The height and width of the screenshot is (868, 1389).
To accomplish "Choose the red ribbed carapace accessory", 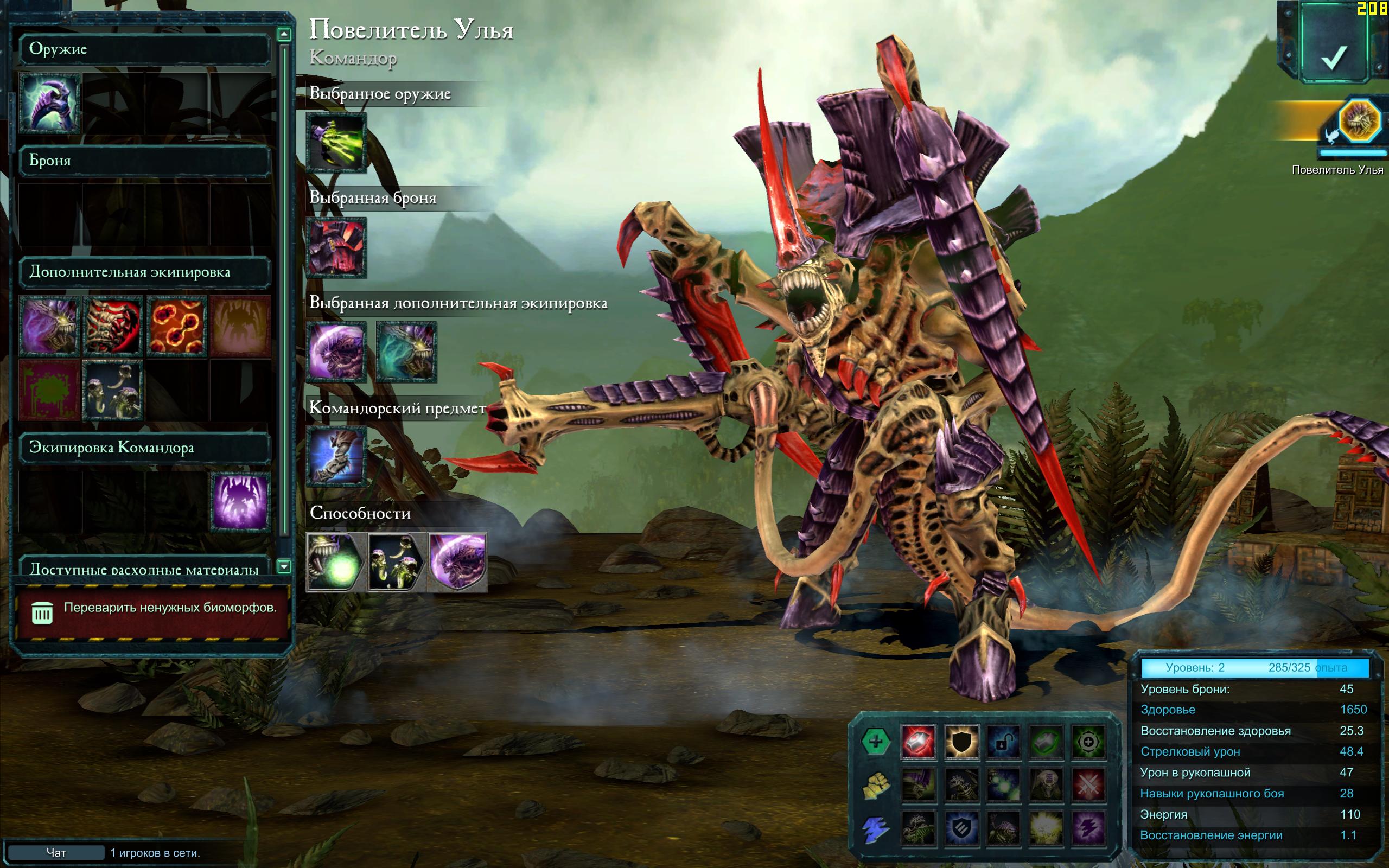I will 113,326.
